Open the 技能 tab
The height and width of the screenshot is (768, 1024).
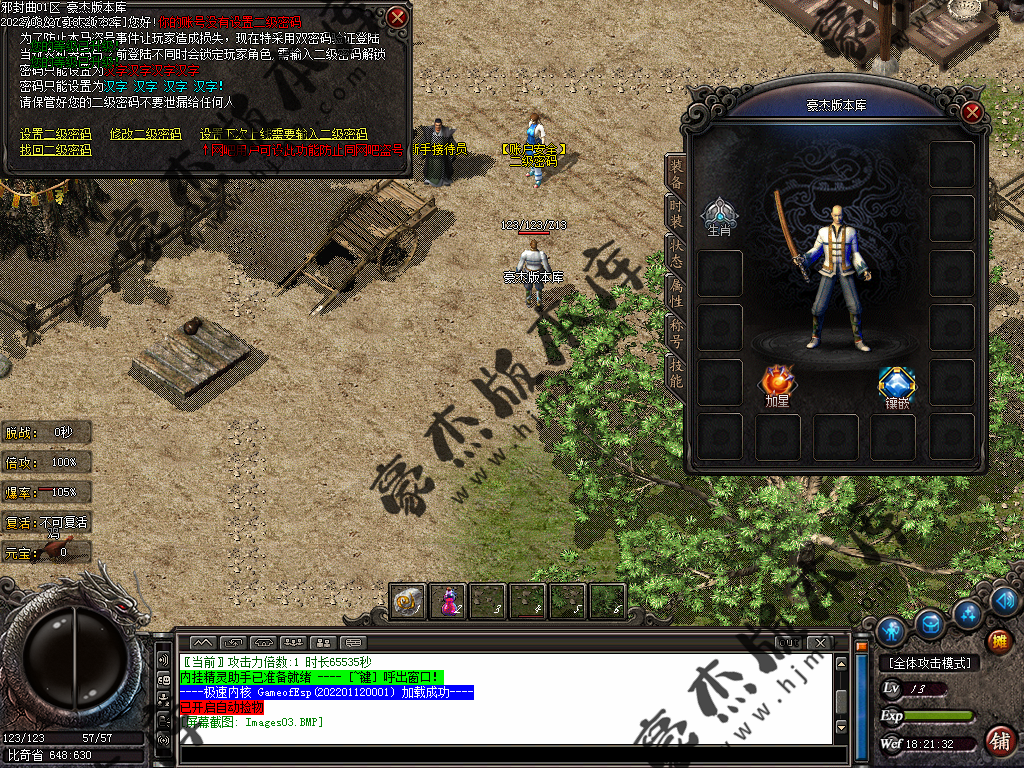[676, 372]
